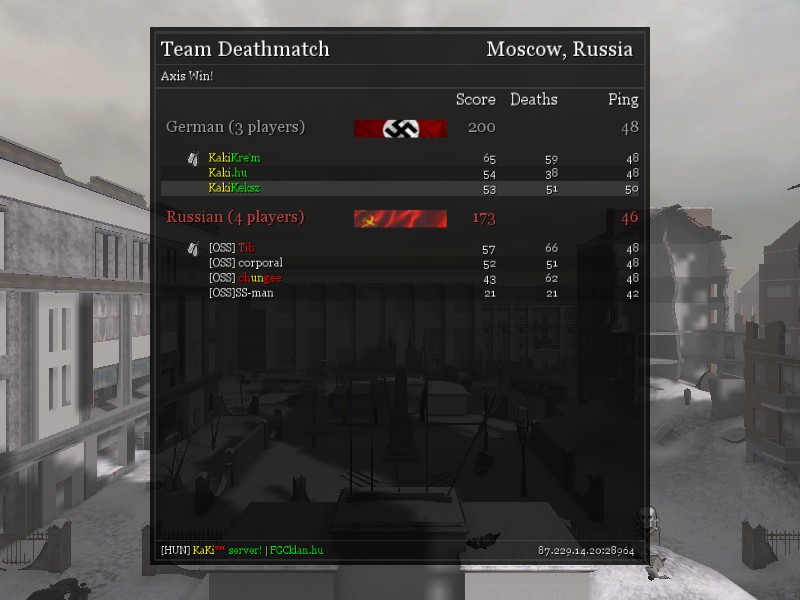
Task: Select the [OSS]SS-man player row
Action: coord(241,293)
